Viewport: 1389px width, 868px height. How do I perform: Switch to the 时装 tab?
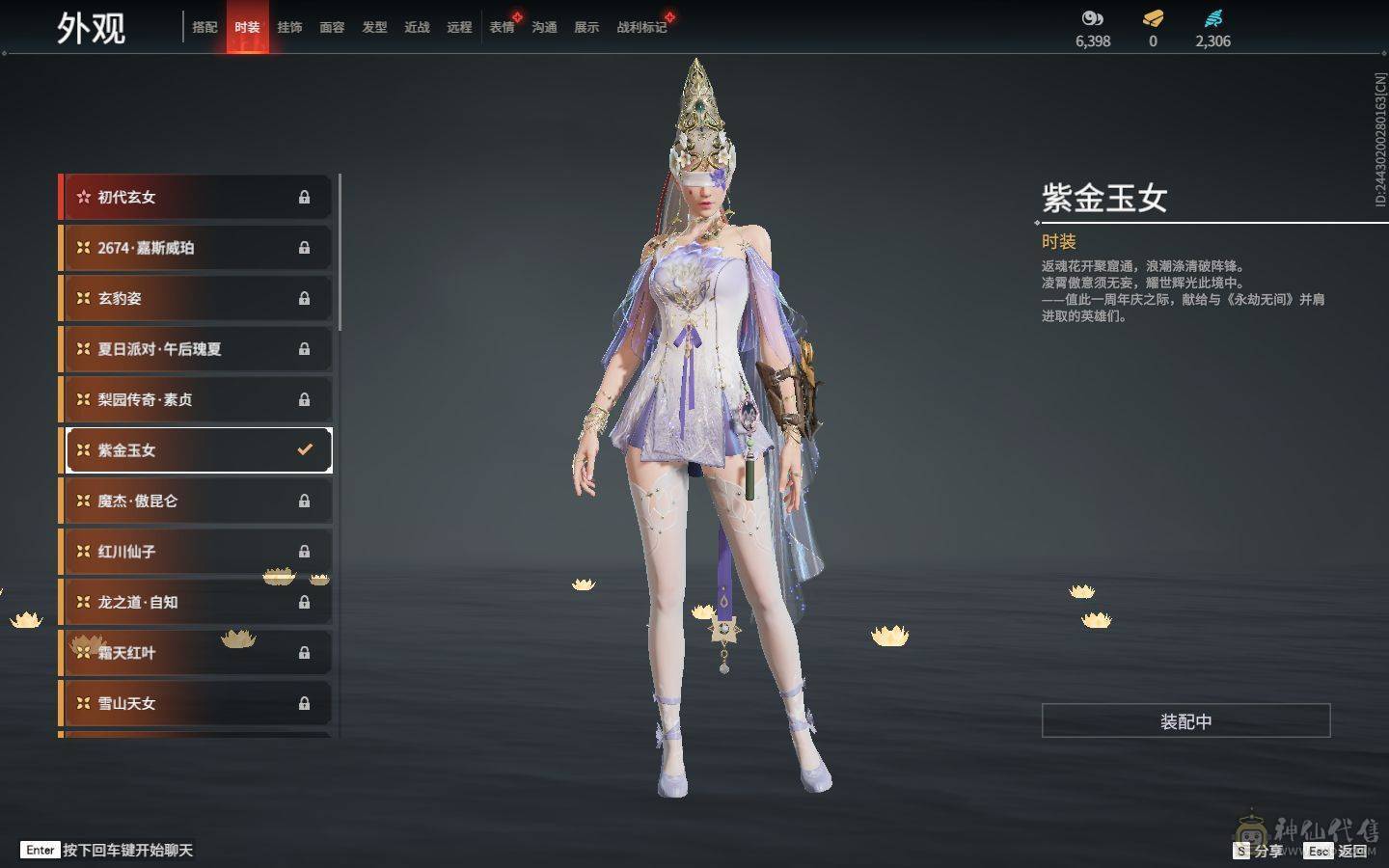pos(248,27)
